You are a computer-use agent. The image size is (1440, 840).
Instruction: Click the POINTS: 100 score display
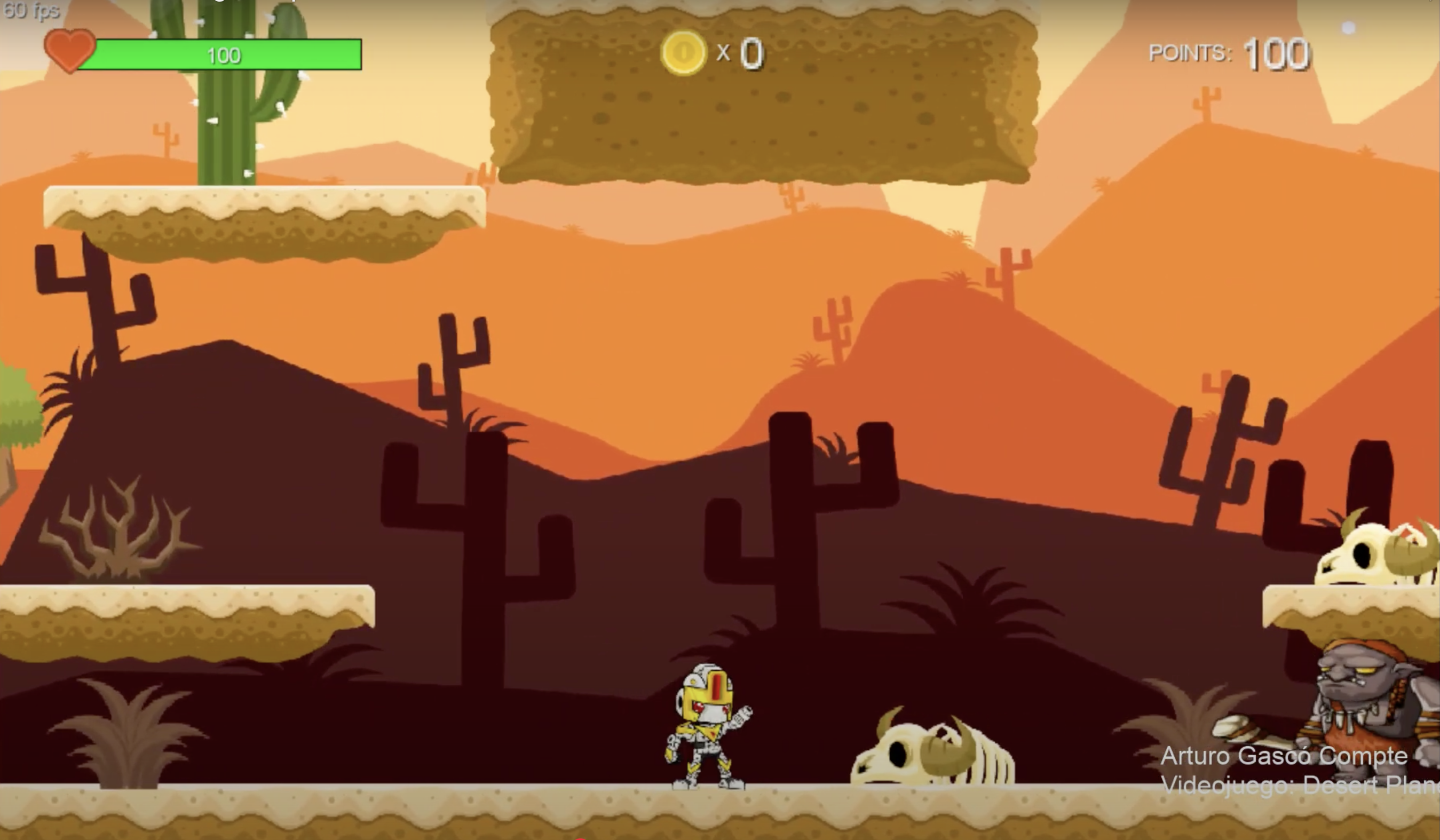(1229, 54)
